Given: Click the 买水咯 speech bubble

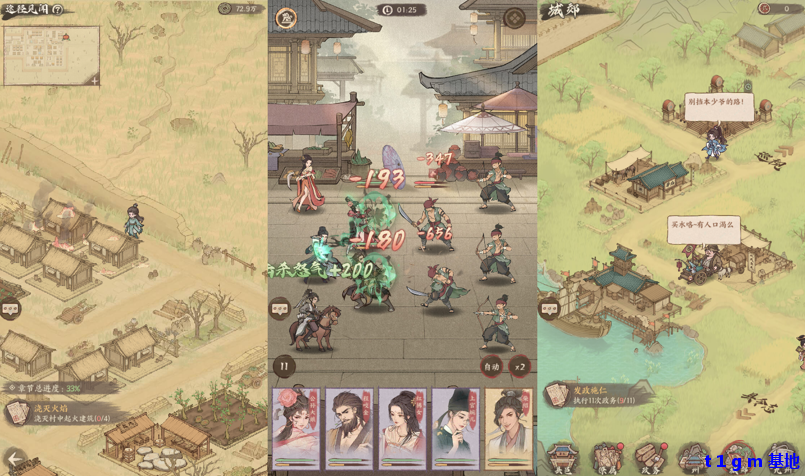Looking at the screenshot, I should click(702, 229).
